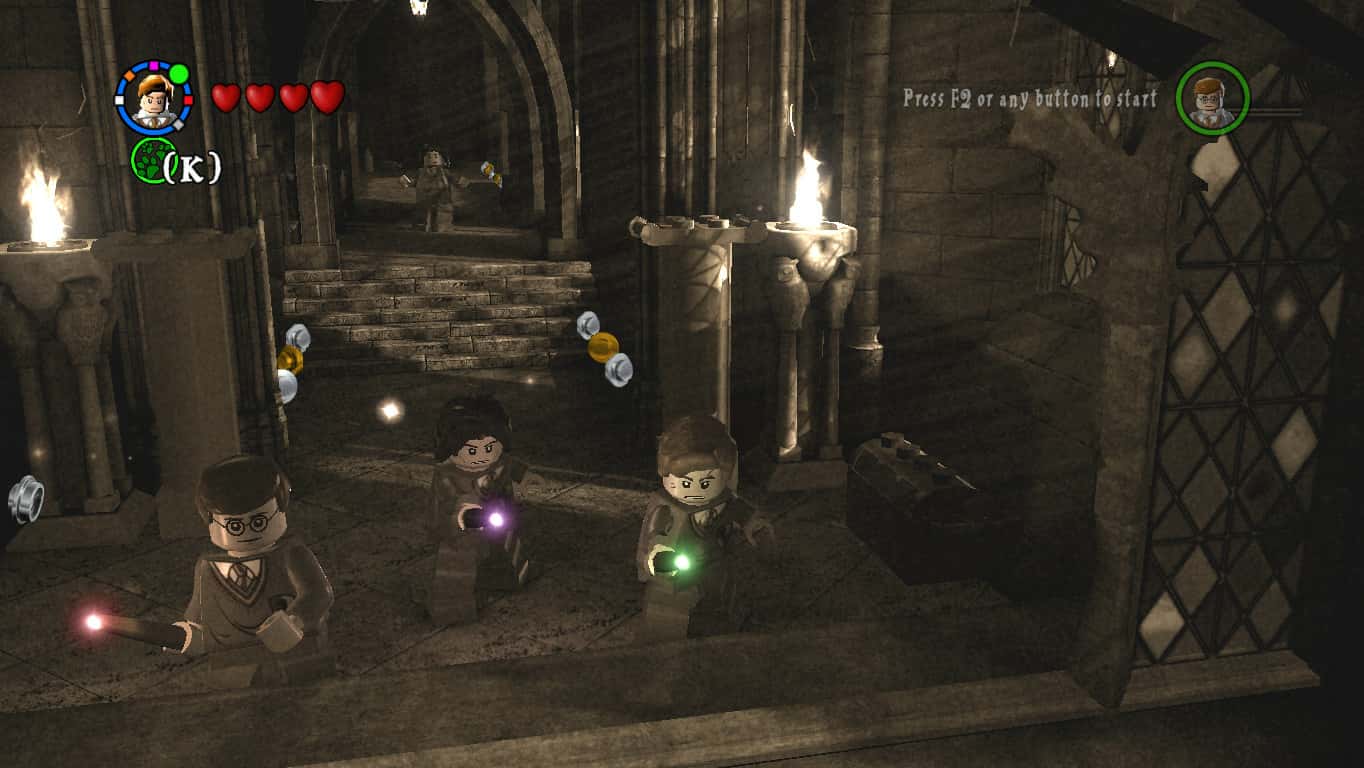Click the green dot on the character wheel

[177, 74]
